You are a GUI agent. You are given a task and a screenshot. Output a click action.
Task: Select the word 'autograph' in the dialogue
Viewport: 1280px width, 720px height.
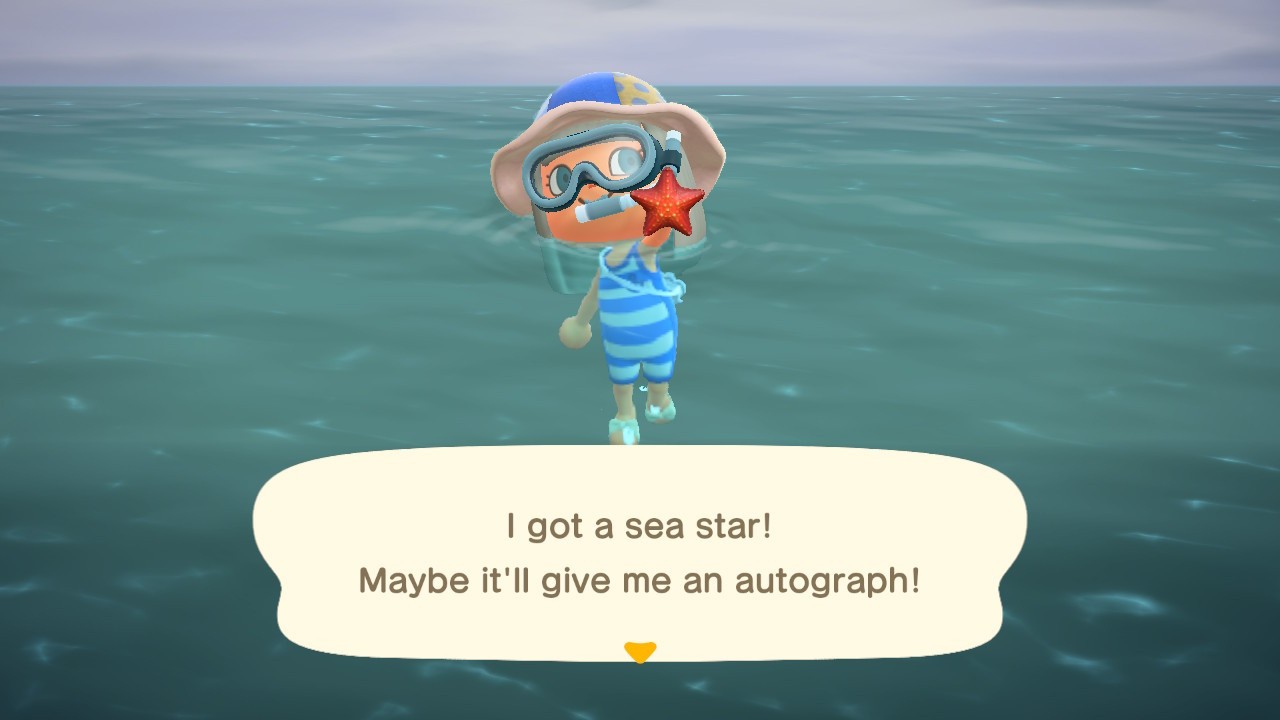(x=830, y=580)
